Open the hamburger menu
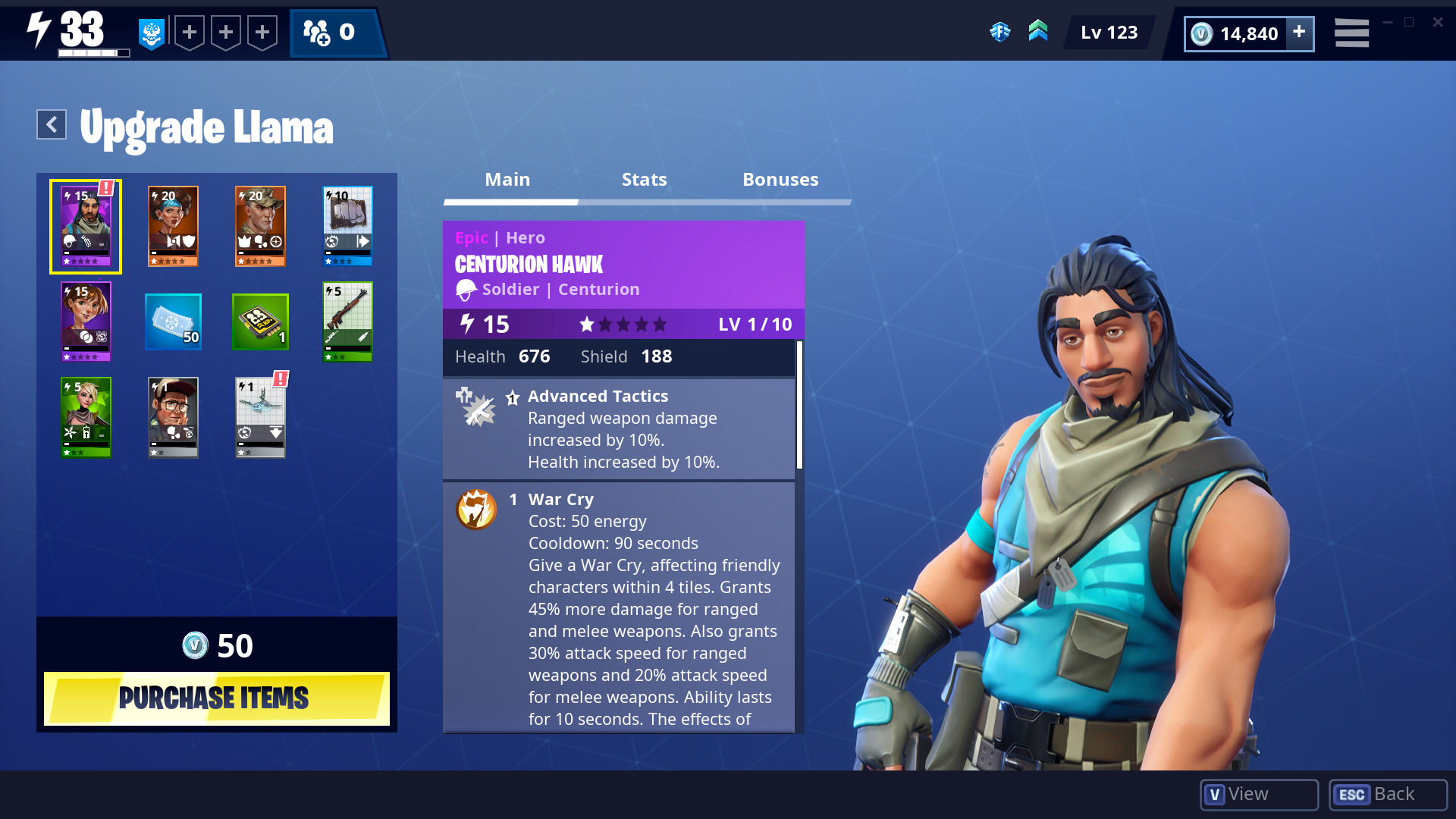1456x819 pixels. [1351, 33]
